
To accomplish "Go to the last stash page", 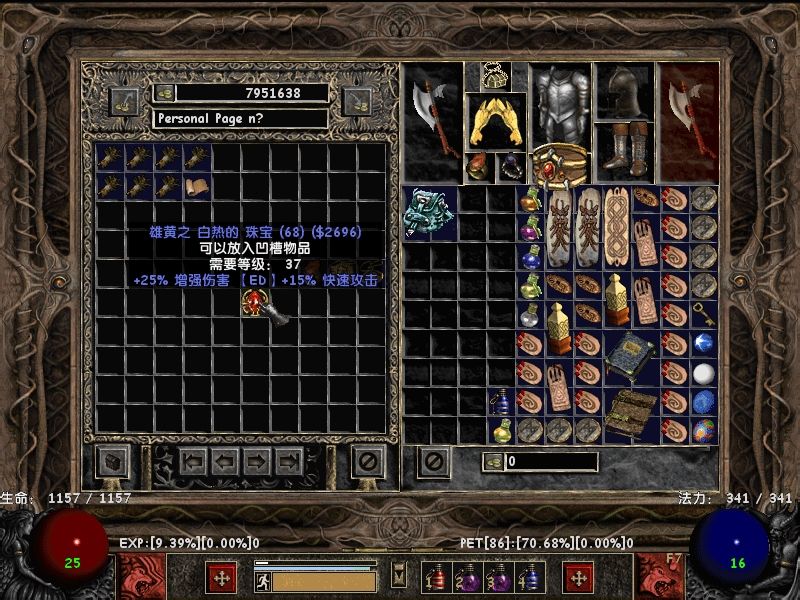I will [289, 461].
